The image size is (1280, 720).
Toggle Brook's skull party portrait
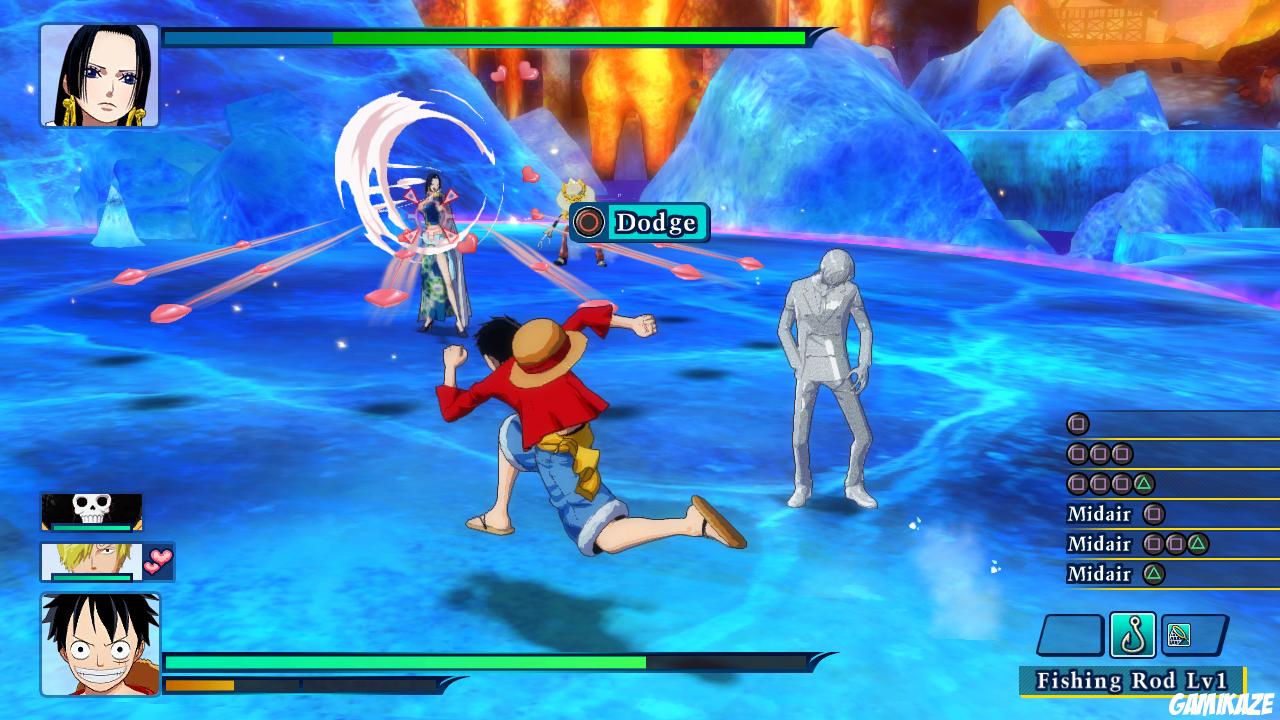[92, 513]
